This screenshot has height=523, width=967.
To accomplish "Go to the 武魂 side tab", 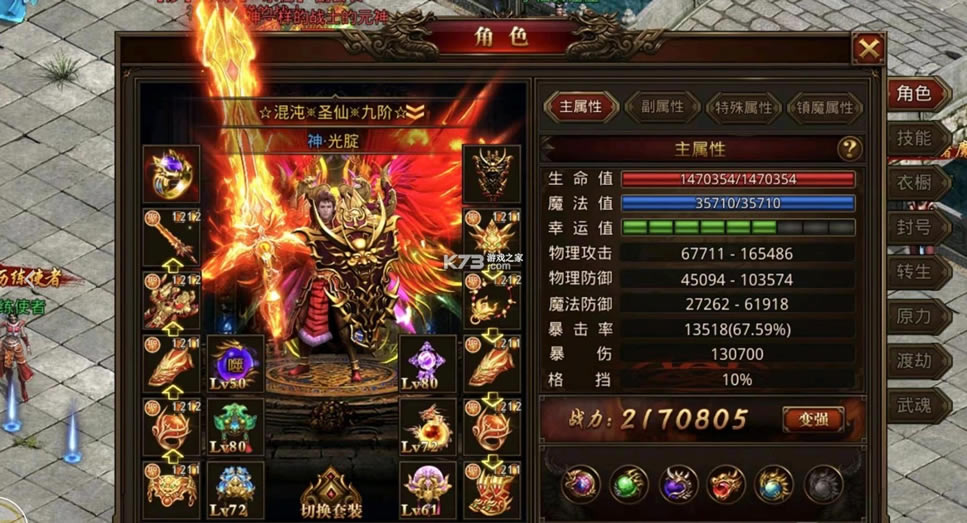I will (915, 404).
